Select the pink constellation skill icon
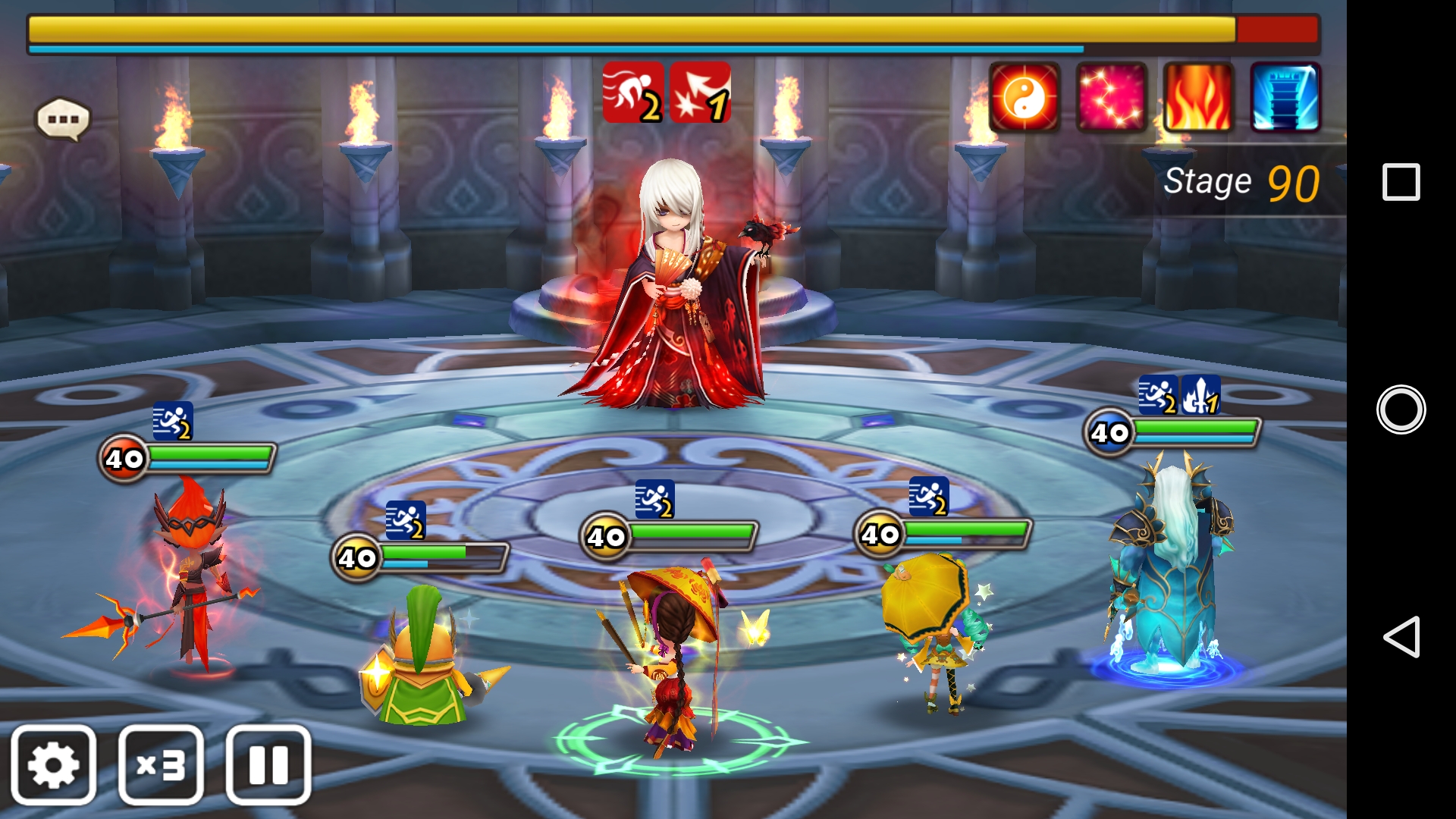This screenshot has height=819, width=1456. tap(1111, 98)
